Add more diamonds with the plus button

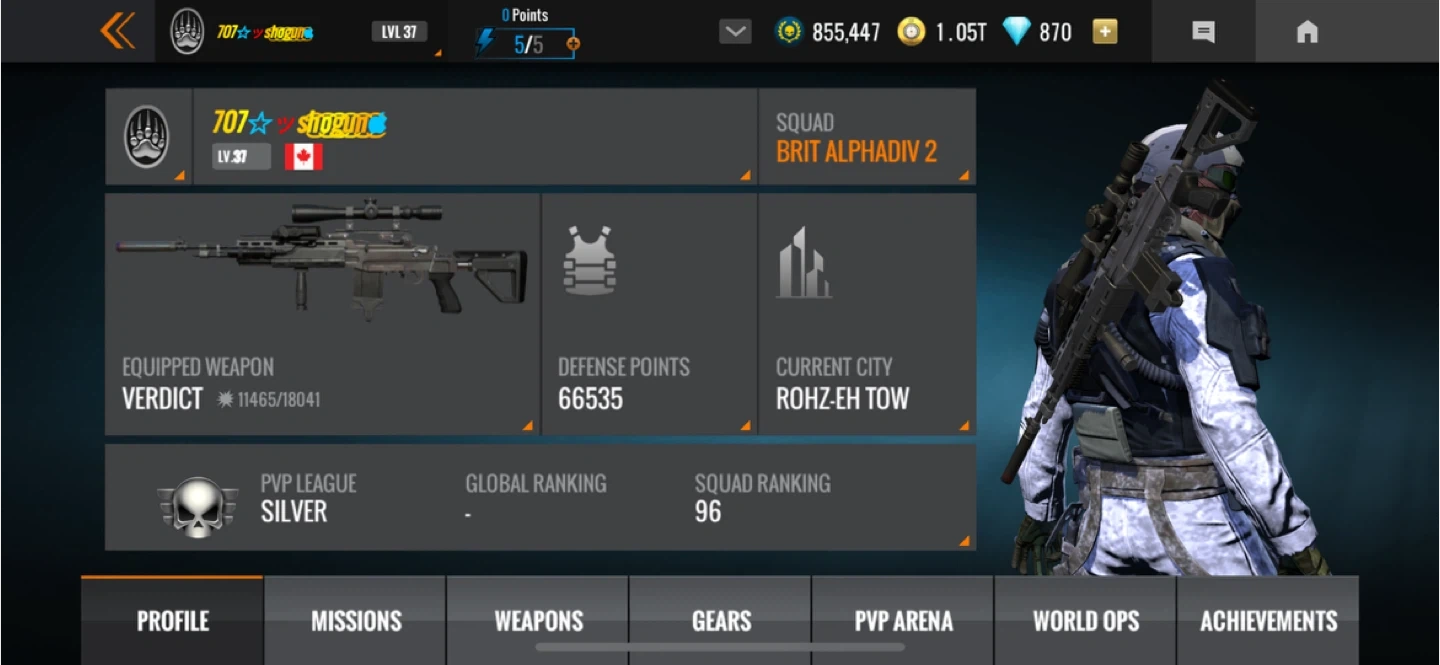click(1104, 32)
